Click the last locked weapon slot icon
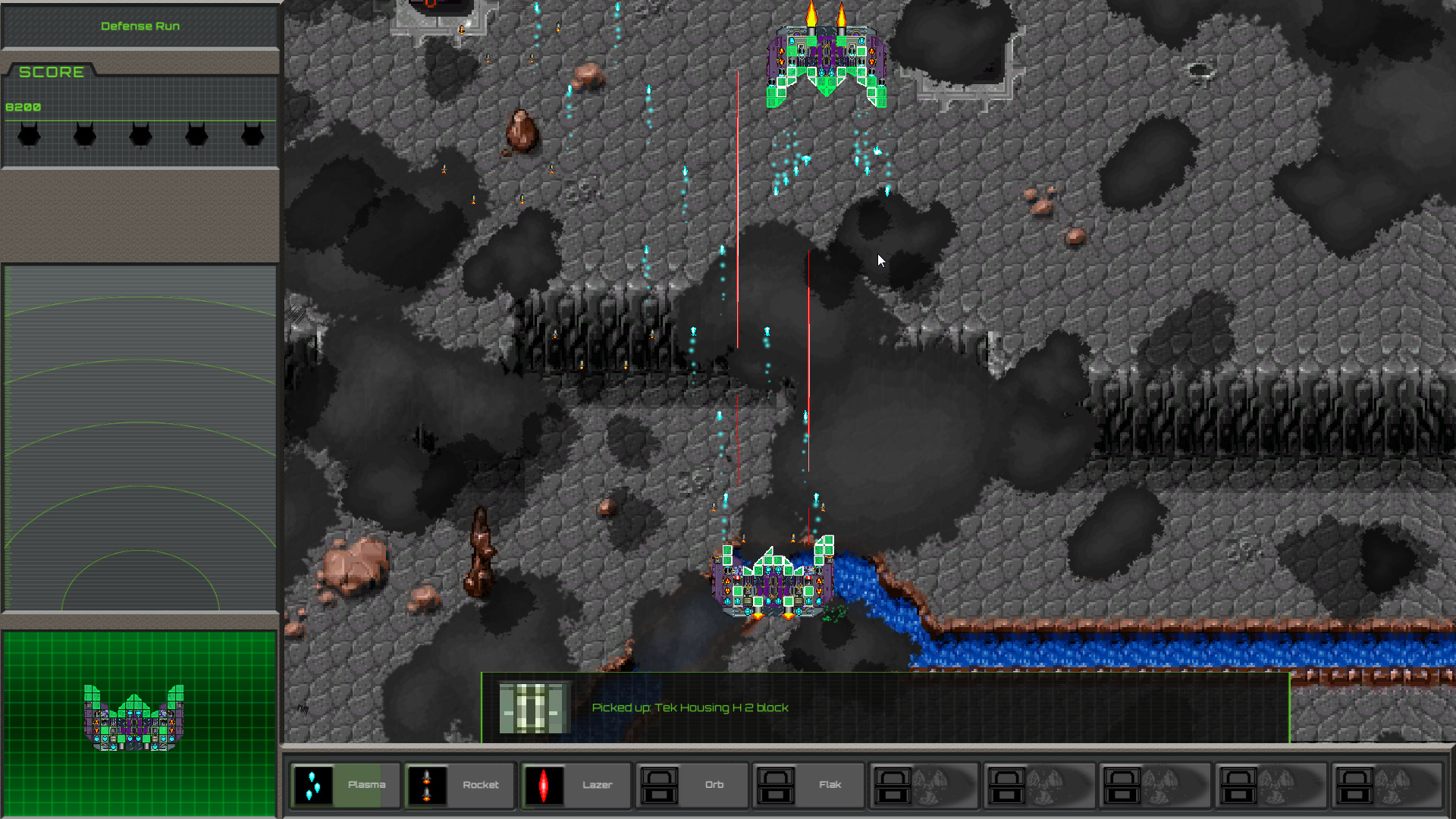 1354,785
